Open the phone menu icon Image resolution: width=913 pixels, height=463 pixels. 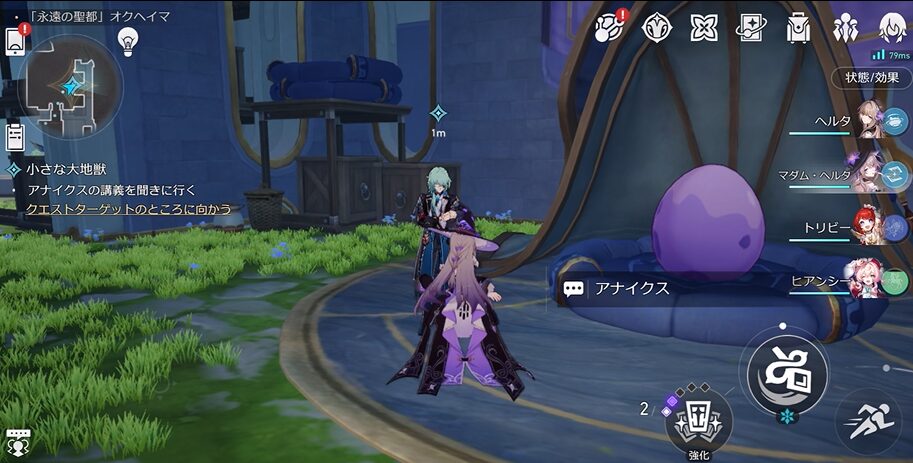(x=15, y=41)
